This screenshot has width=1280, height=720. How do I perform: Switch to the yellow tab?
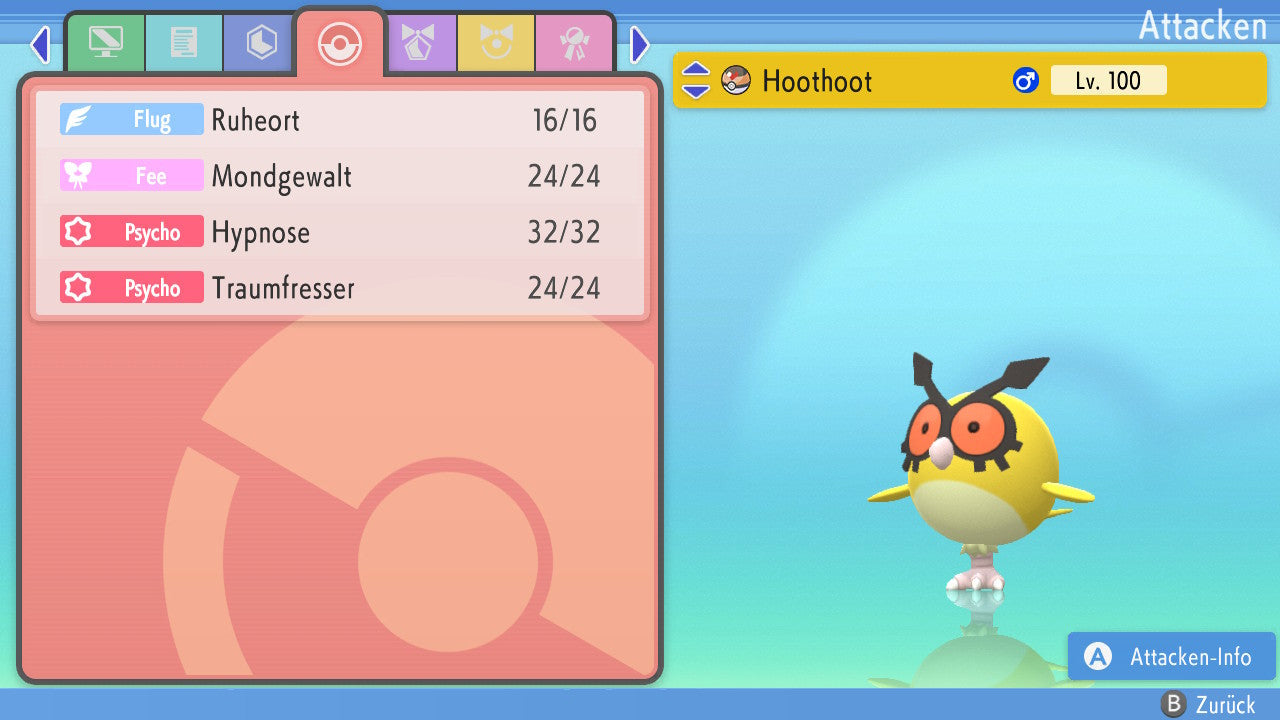496,43
